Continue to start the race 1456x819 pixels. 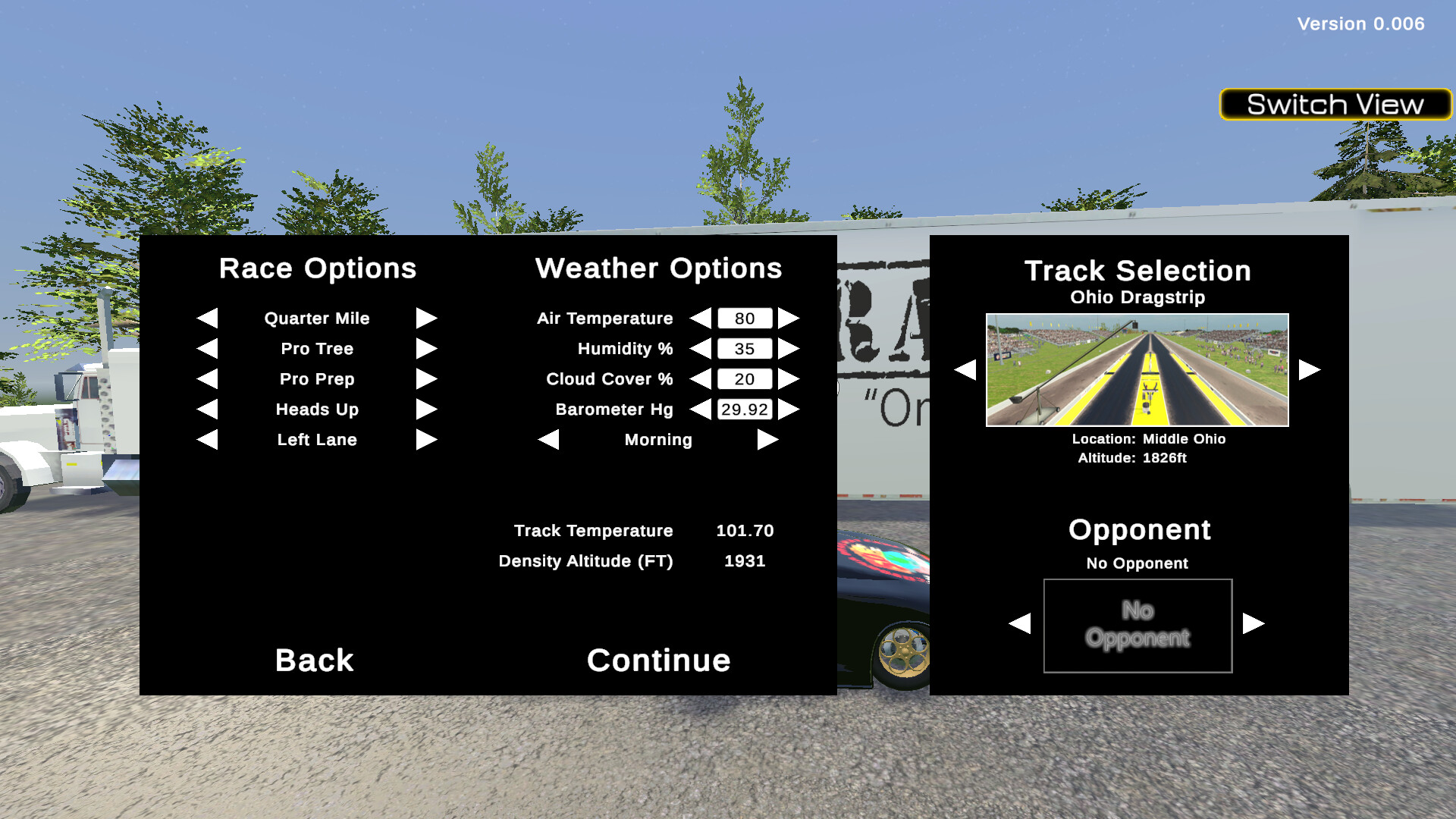click(x=658, y=661)
